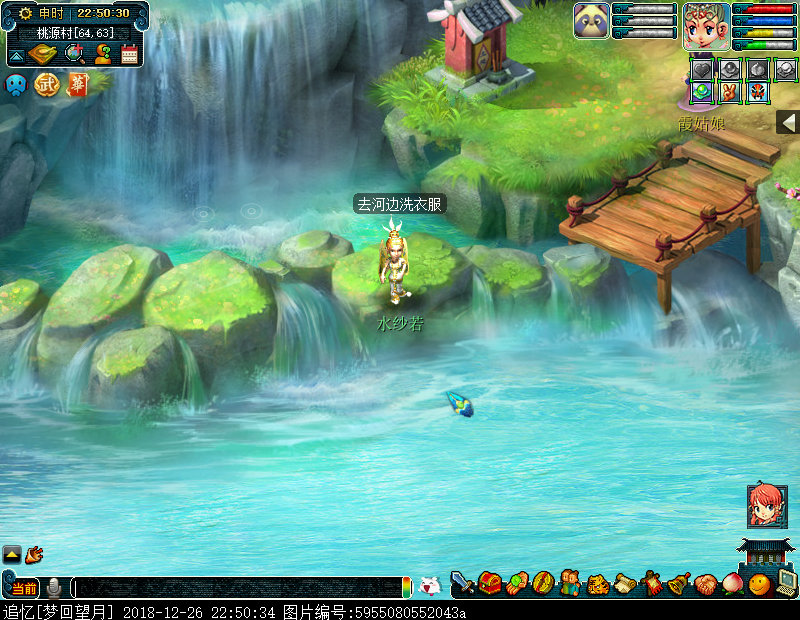Open the world map compass icon

[x=44, y=54]
